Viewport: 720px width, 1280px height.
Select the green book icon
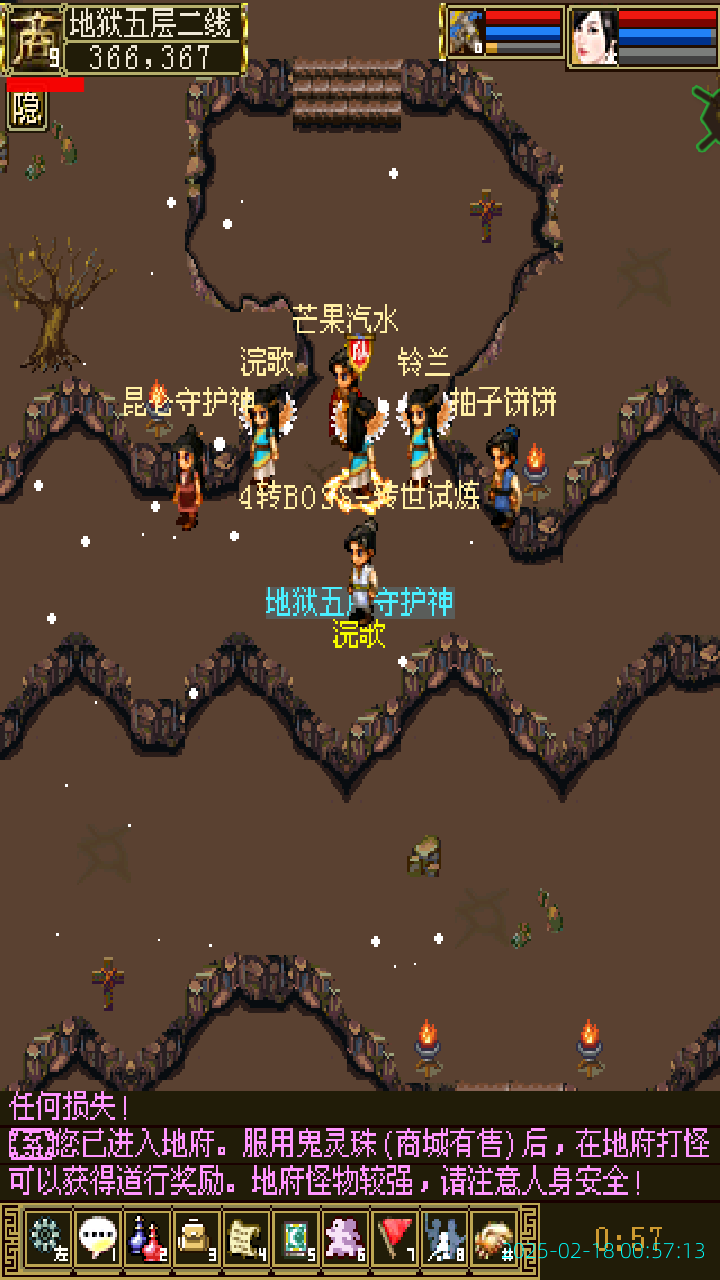click(296, 1237)
